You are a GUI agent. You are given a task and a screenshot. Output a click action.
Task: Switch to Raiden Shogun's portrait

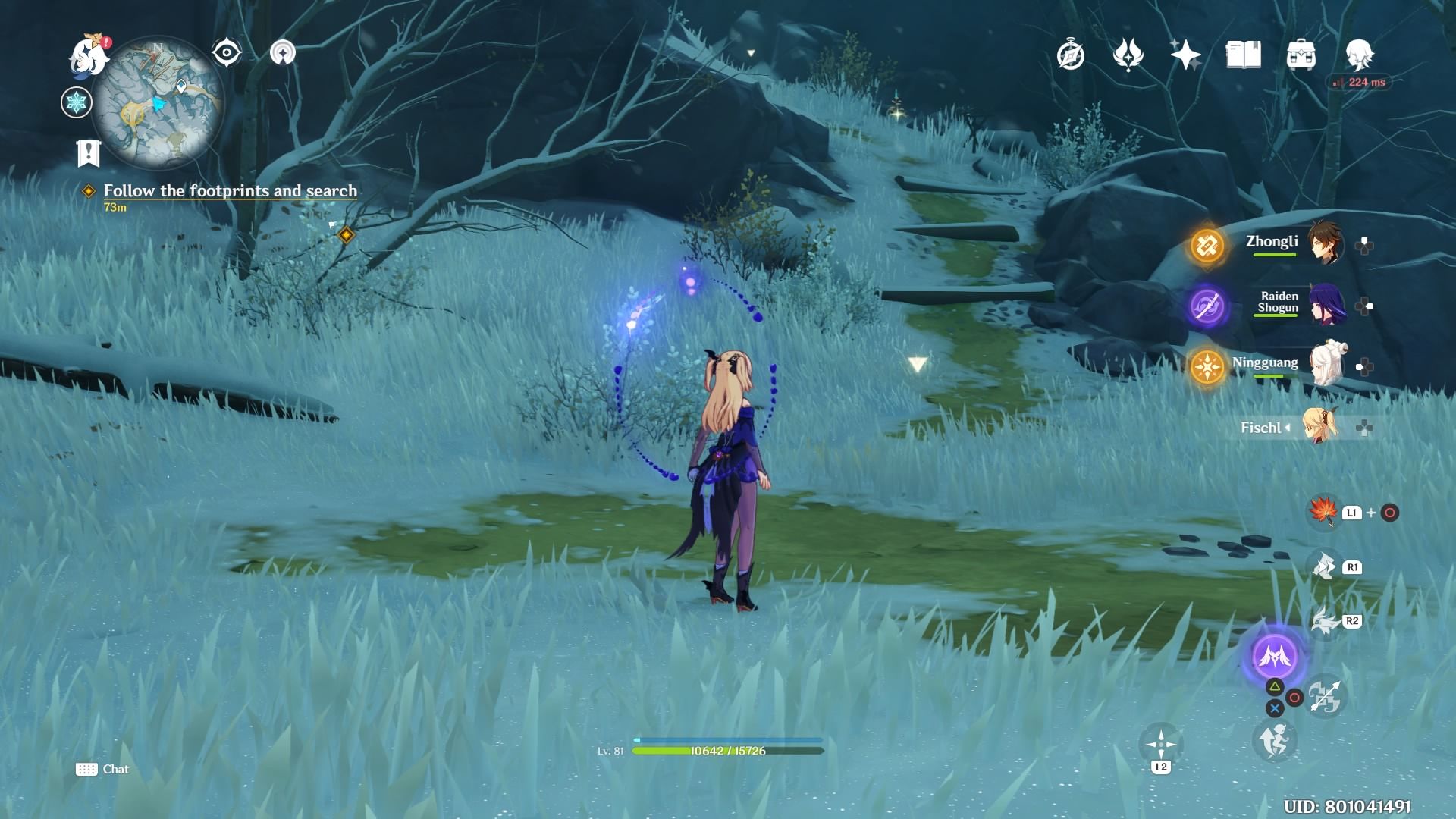pyautogui.click(x=1328, y=303)
